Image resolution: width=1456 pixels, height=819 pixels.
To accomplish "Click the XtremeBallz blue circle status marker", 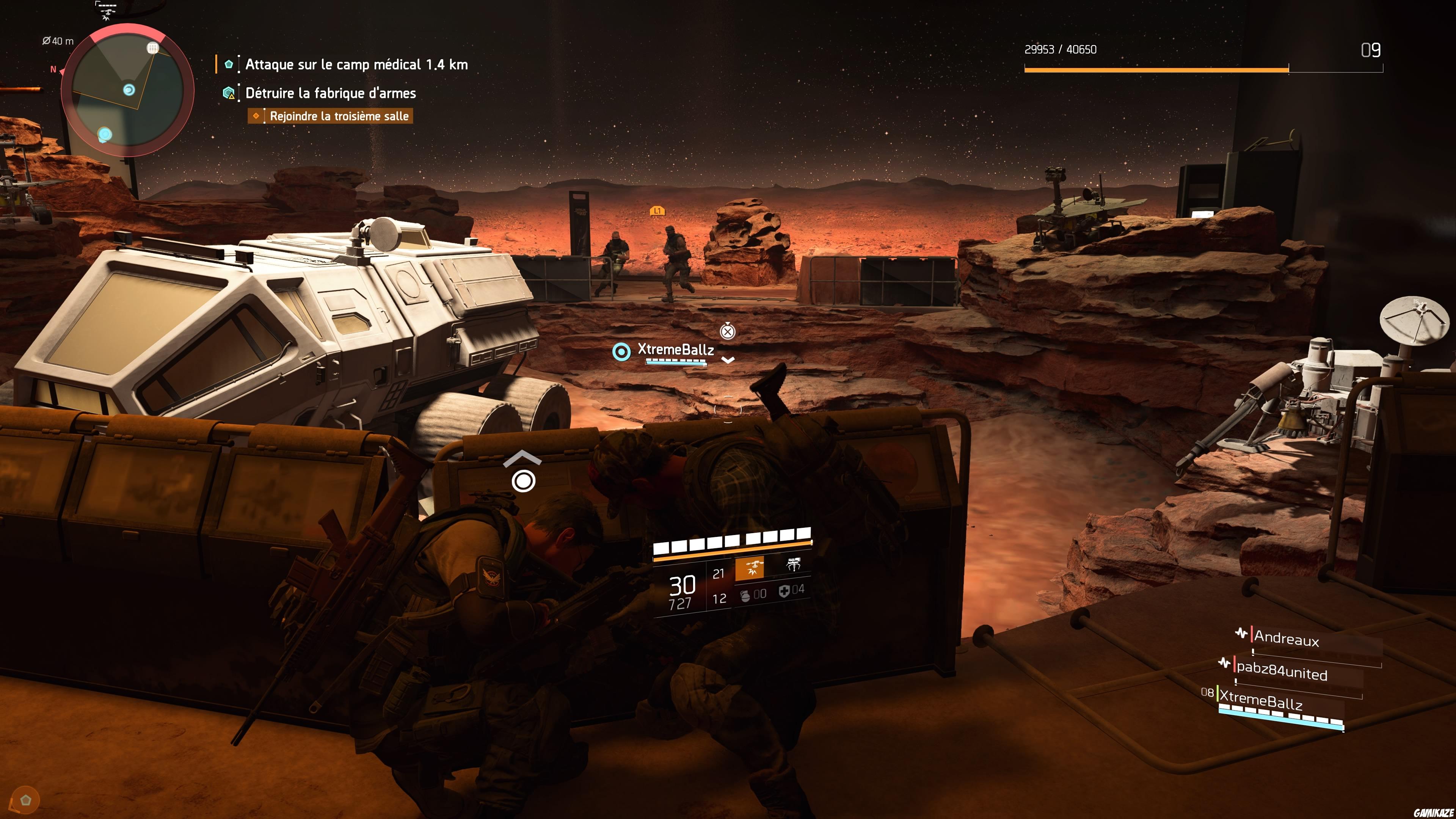I will [x=622, y=353].
